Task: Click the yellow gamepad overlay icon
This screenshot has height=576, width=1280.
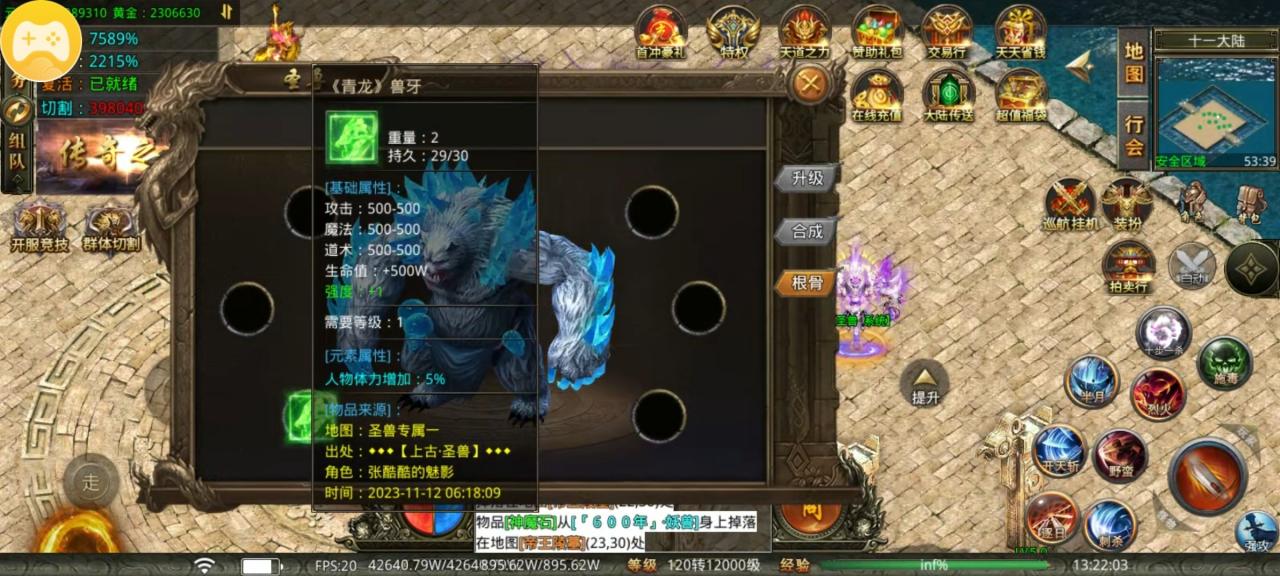Action: coord(41,41)
